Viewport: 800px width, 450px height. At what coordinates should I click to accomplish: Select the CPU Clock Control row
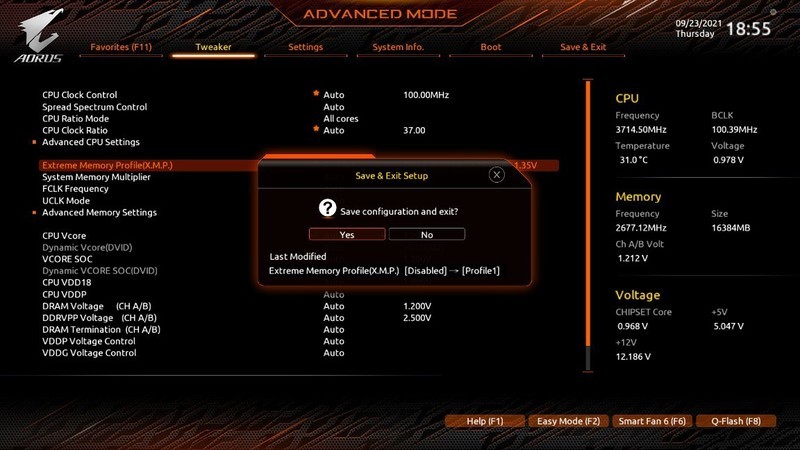coord(80,95)
